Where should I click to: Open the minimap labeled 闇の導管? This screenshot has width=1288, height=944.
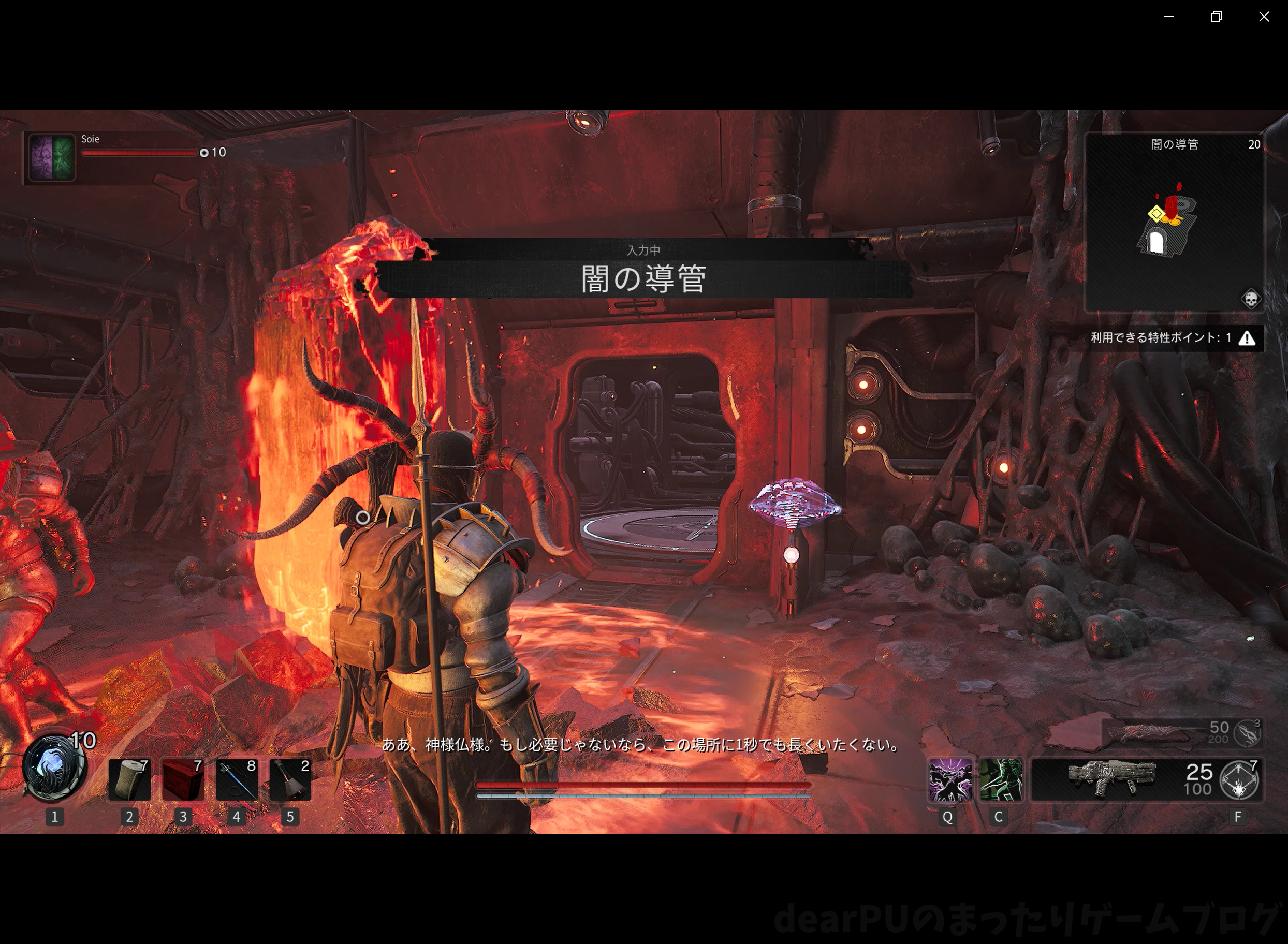tap(1174, 223)
